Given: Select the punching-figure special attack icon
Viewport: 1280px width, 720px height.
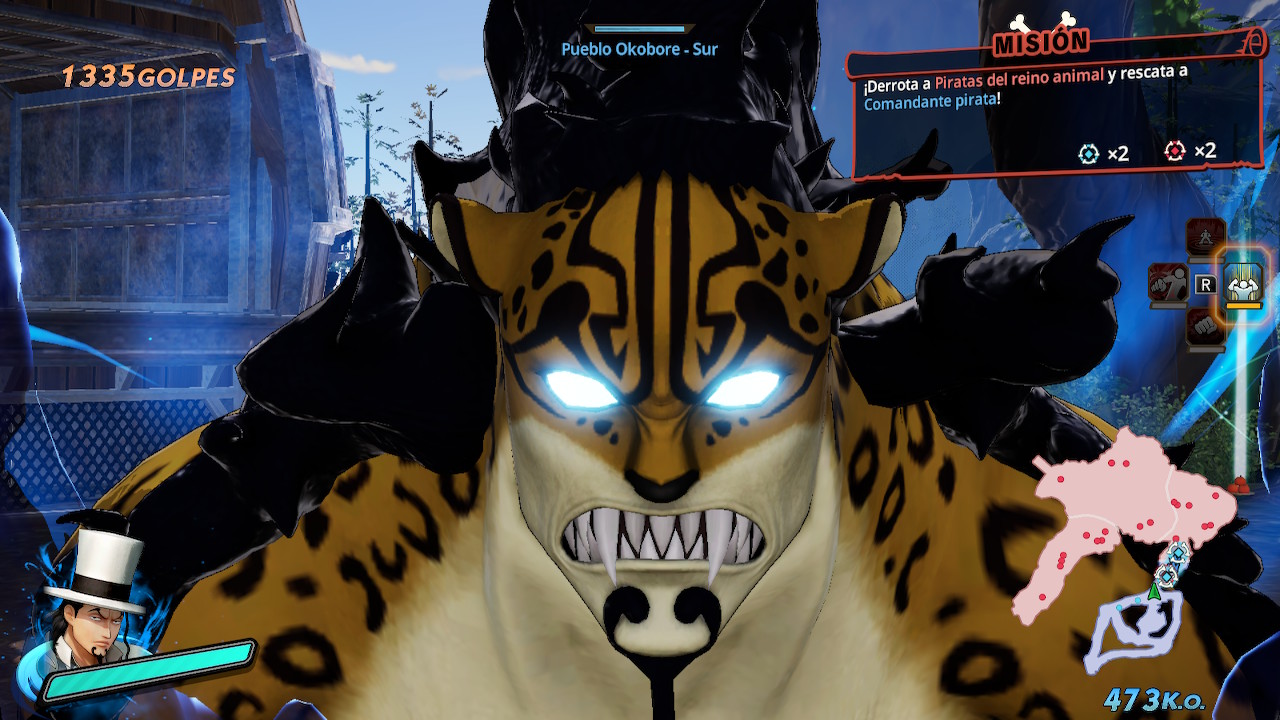Looking at the screenshot, I should pyautogui.click(x=1167, y=281).
